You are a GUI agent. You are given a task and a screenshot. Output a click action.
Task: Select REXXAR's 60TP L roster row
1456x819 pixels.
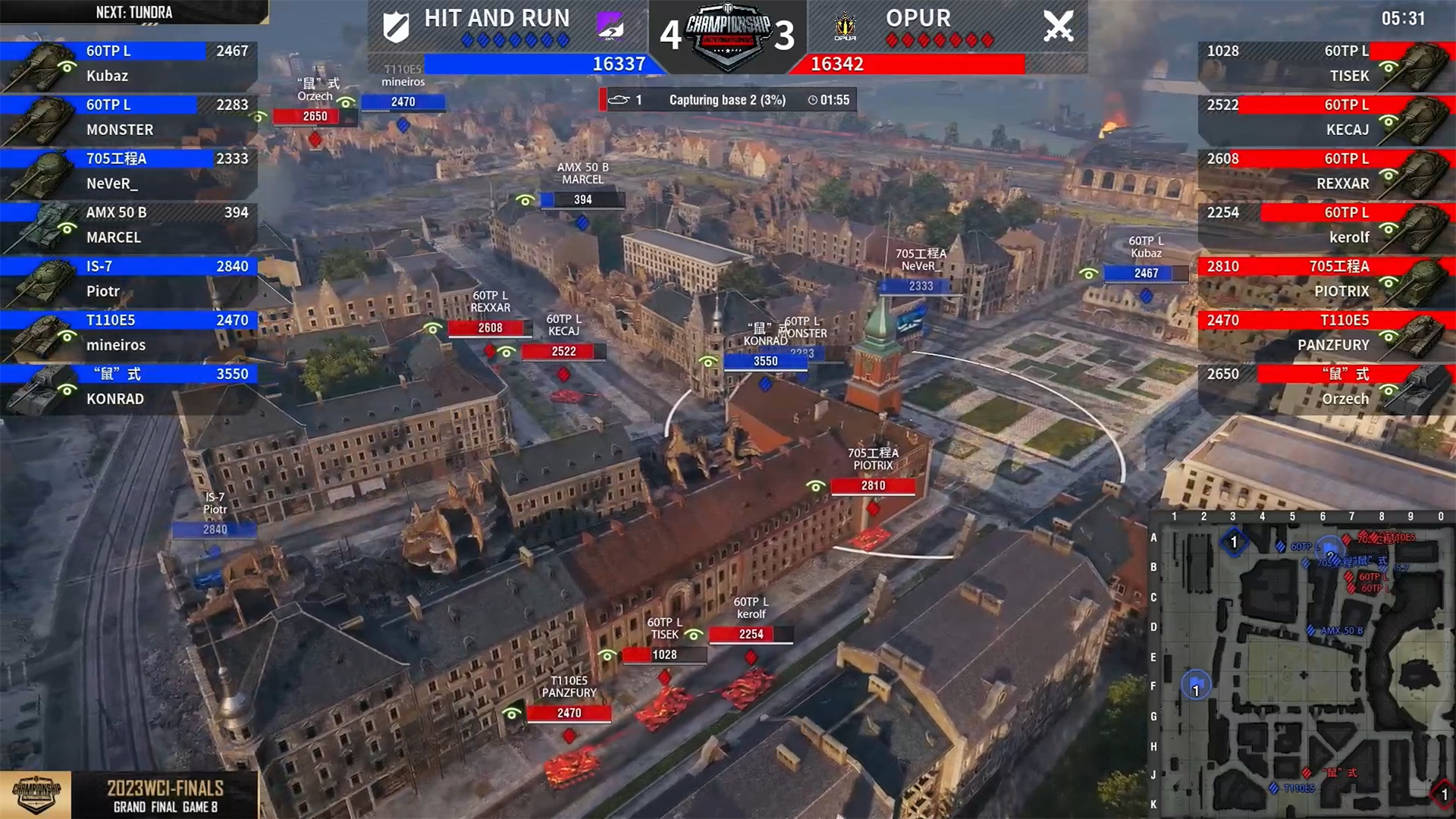pyautogui.click(x=1326, y=171)
